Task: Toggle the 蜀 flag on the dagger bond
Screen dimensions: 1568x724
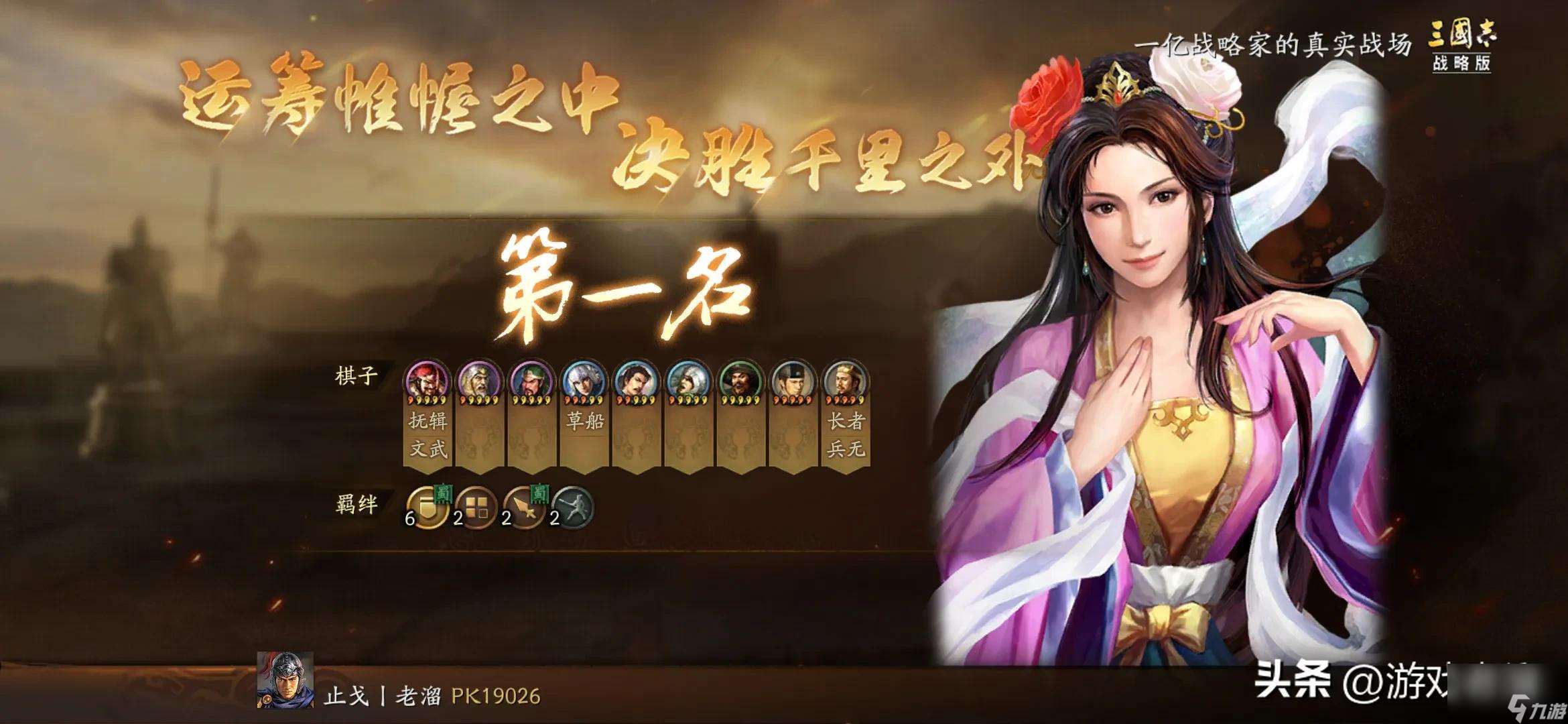Action: (539, 495)
